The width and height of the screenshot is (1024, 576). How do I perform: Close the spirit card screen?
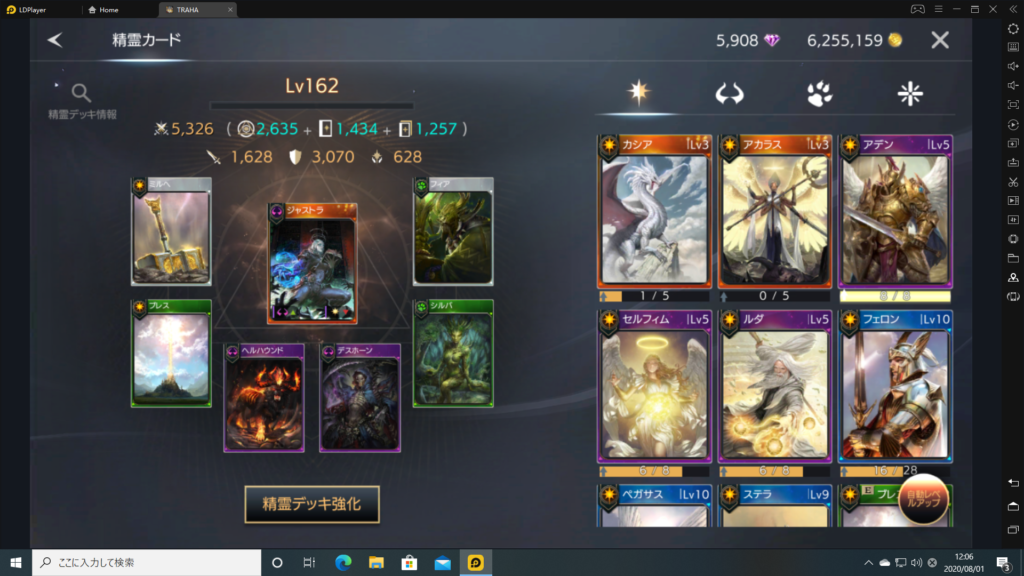pos(939,41)
